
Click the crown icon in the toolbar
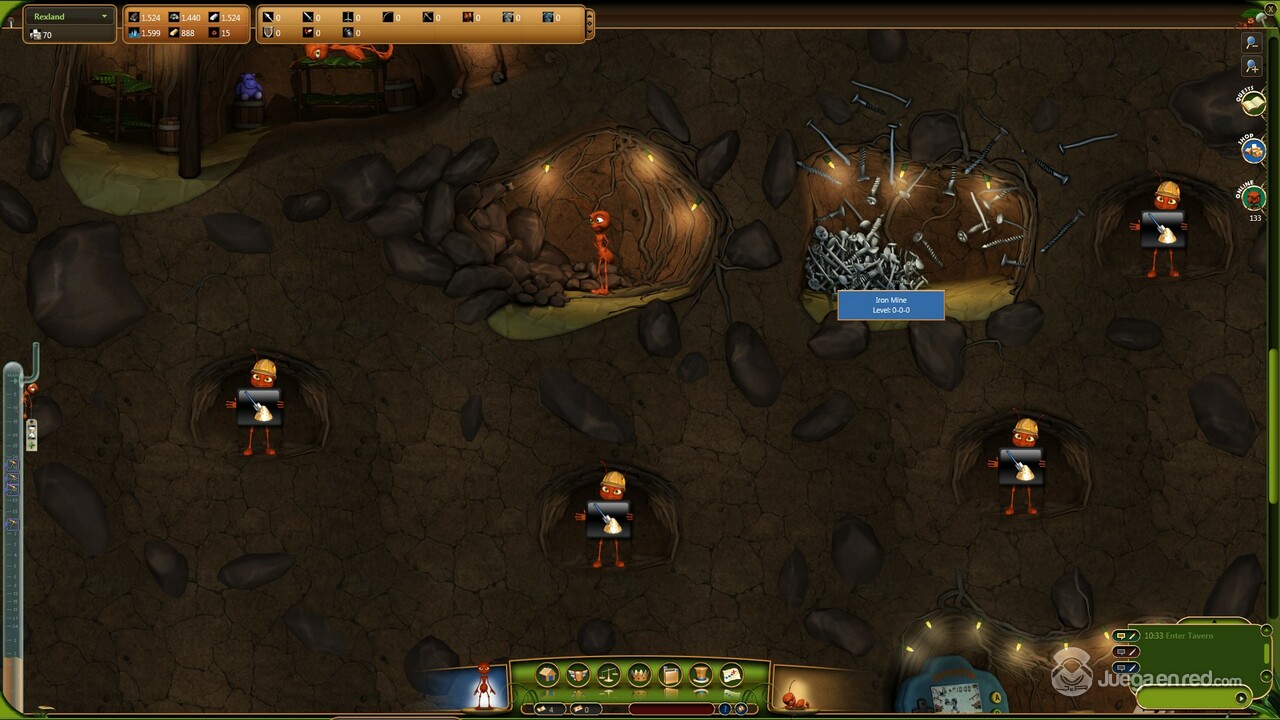coord(639,676)
